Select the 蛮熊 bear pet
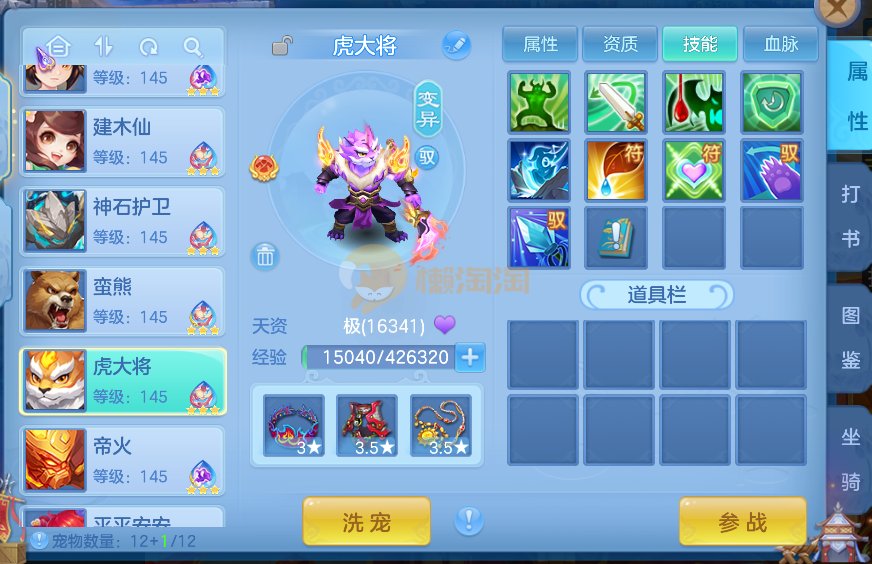872x564 pixels. [123, 301]
